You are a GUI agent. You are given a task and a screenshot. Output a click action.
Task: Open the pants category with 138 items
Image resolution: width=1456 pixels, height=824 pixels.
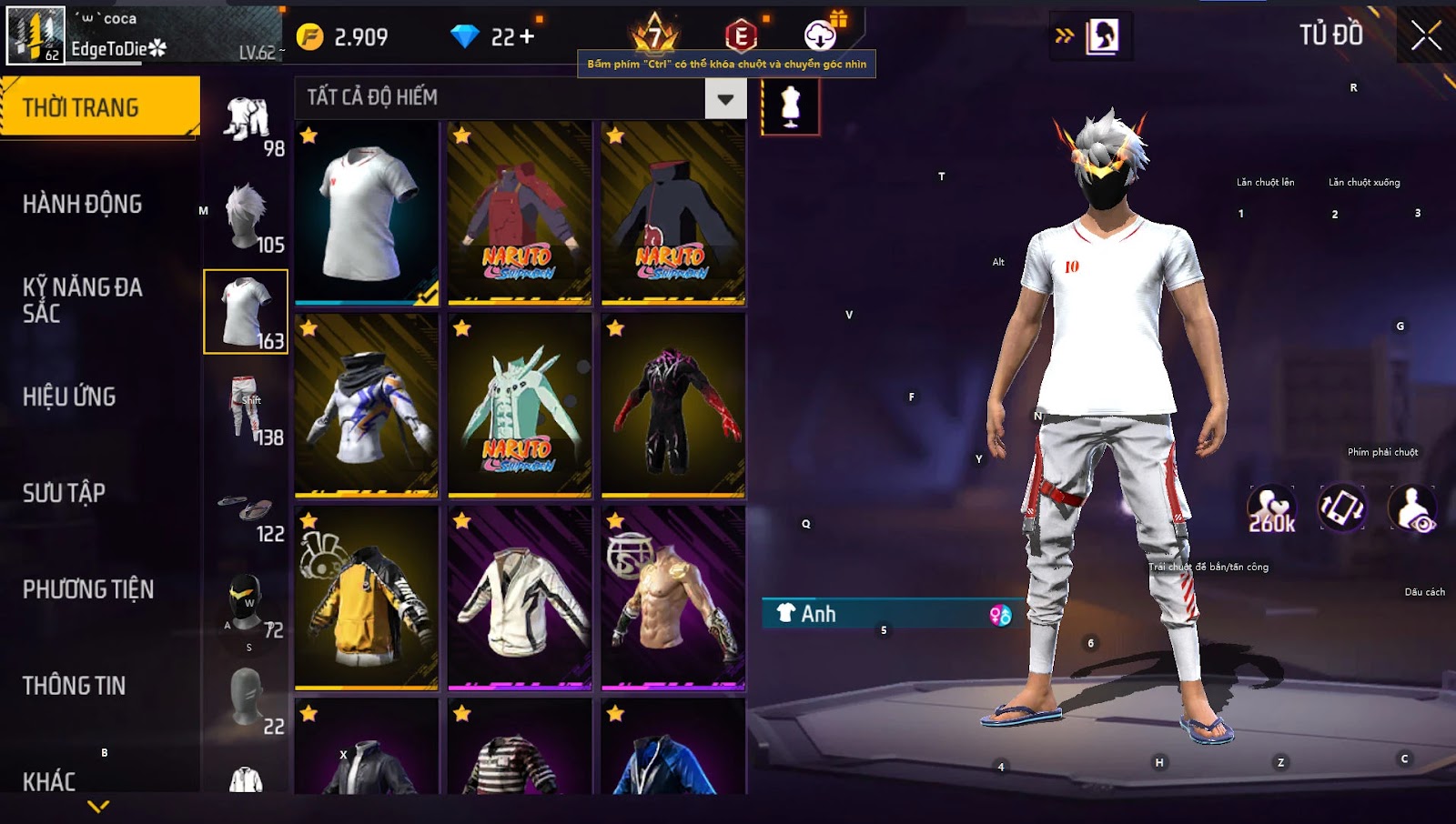247,408
